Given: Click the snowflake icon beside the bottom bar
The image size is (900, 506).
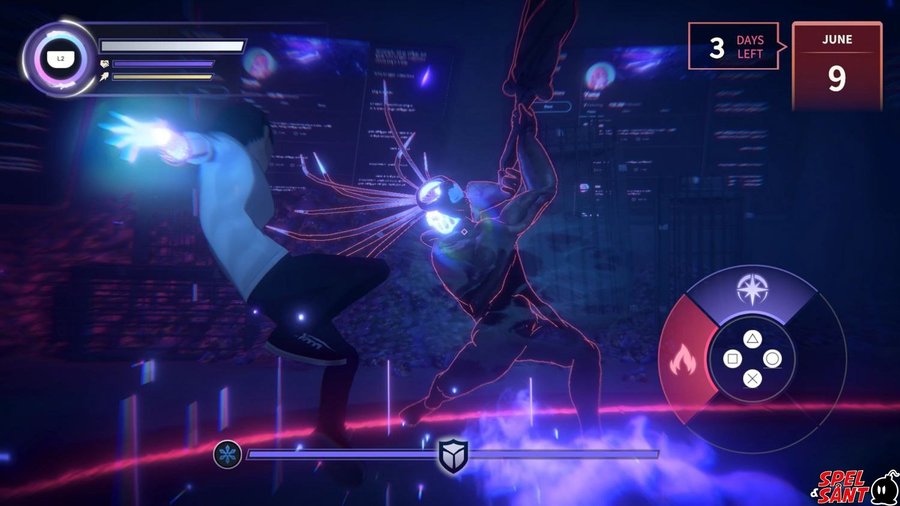Looking at the screenshot, I should click(227, 454).
